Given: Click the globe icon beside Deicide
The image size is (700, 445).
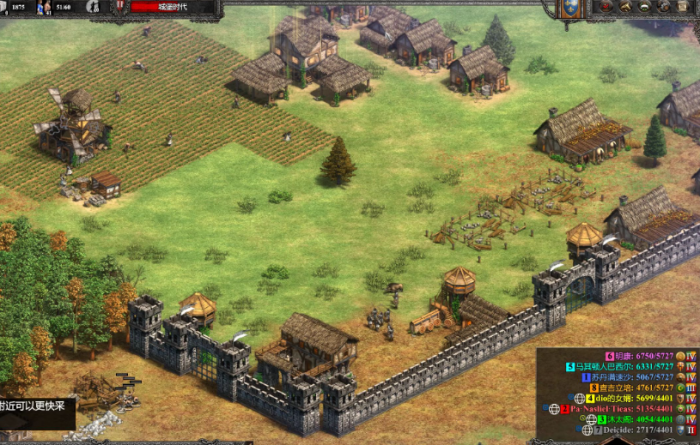Looking at the screenshot, I should (588, 430).
